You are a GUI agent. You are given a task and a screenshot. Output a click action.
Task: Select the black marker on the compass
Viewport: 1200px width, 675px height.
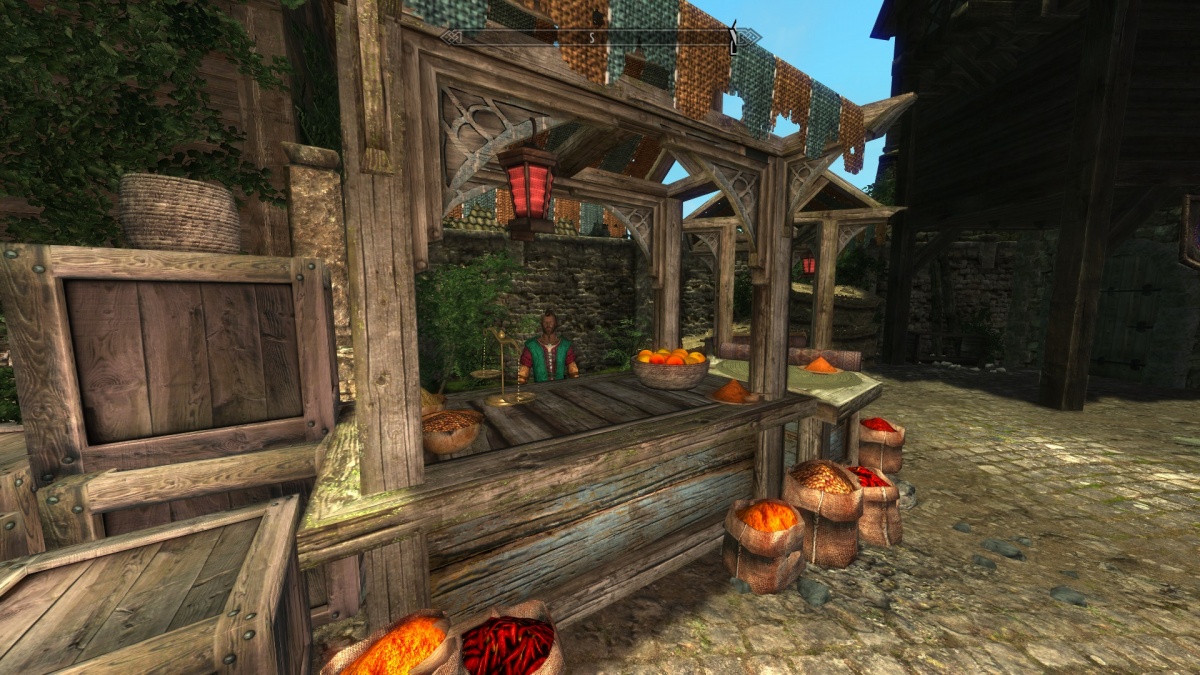pyautogui.click(x=732, y=37)
